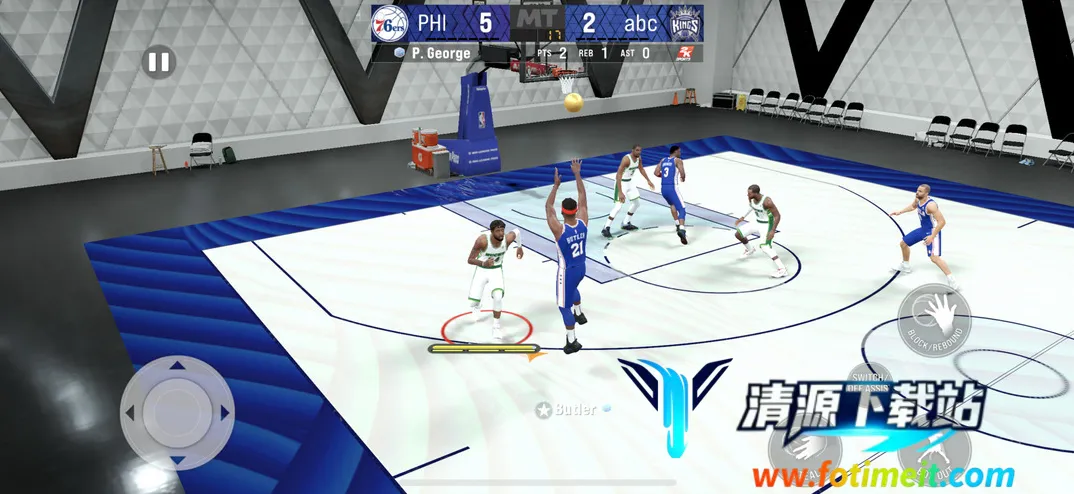Tap the joystick's right arrow
The width and height of the screenshot is (1074, 494).
pos(225,411)
